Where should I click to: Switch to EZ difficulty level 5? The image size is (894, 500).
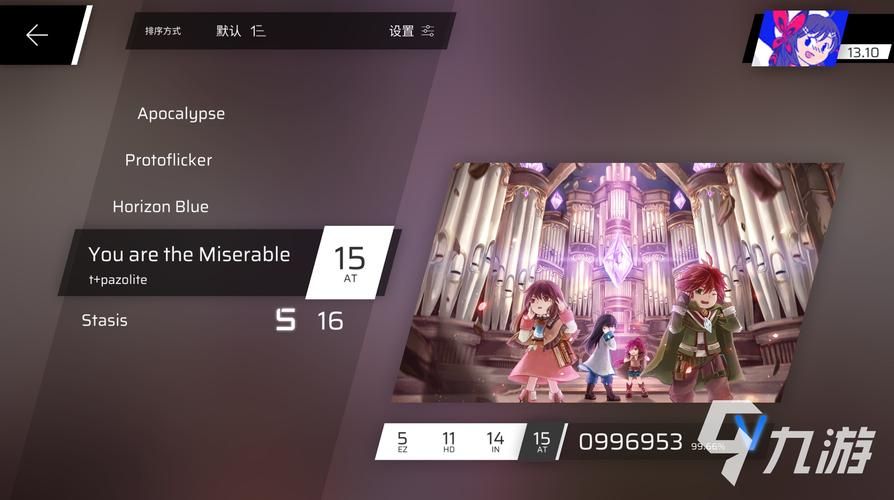(402, 441)
